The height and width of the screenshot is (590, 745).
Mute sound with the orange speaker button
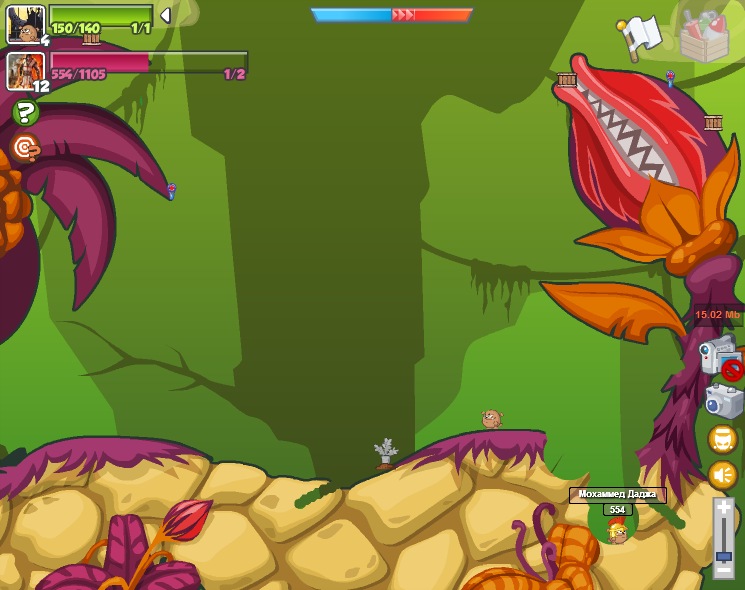[x=722, y=474]
